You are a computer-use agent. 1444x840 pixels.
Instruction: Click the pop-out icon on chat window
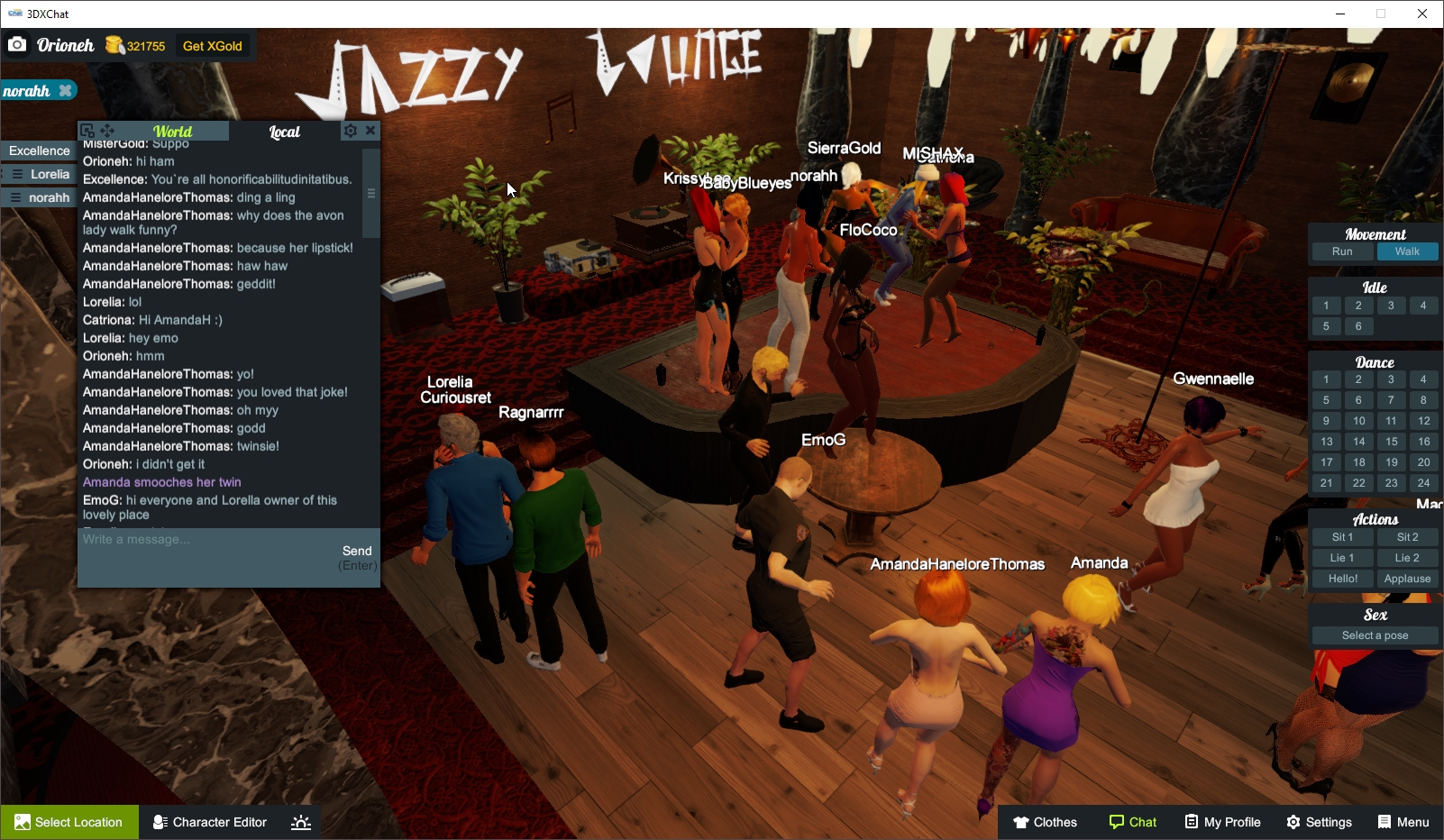click(x=87, y=130)
